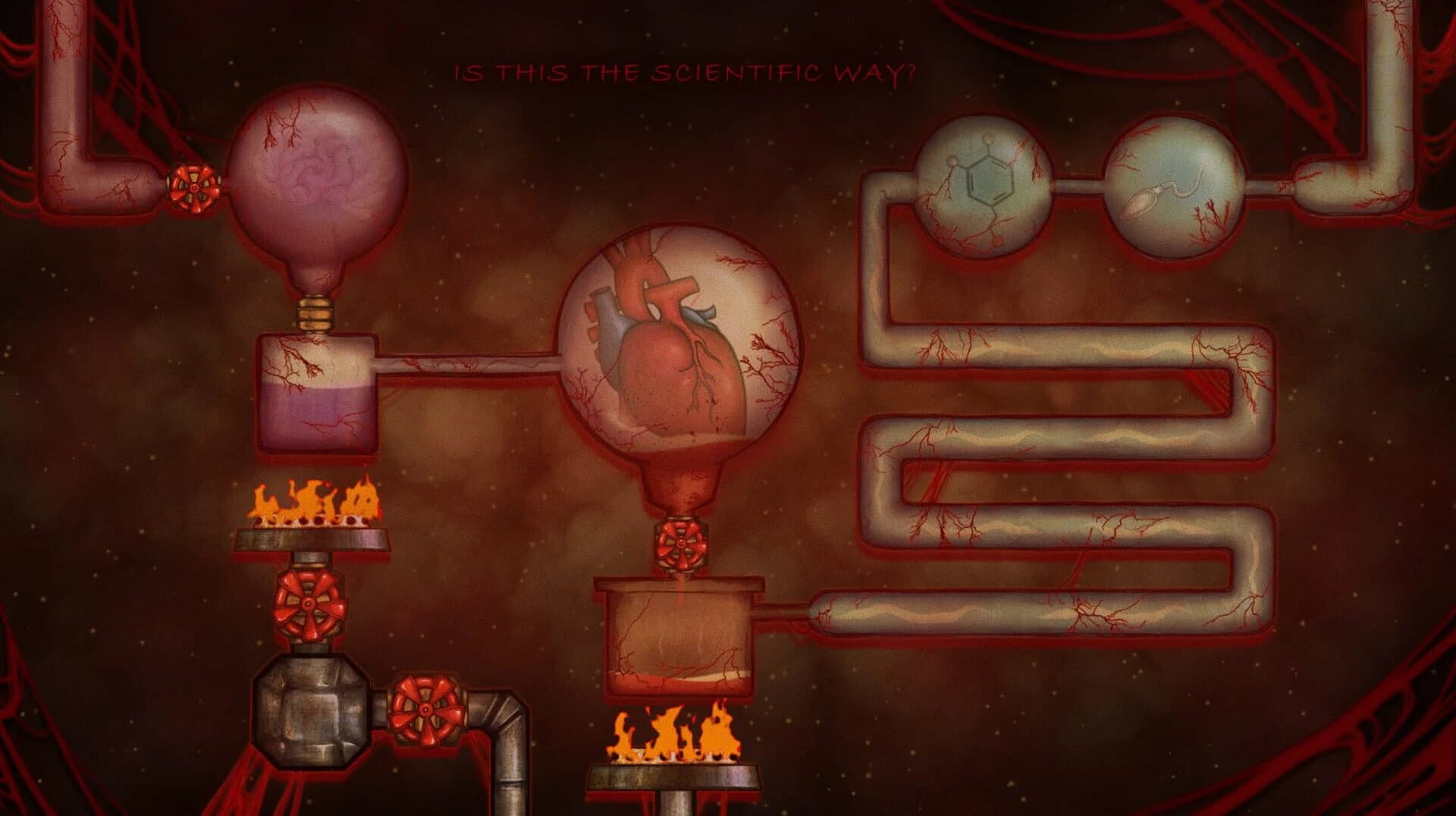Image resolution: width=1456 pixels, height=816 pixels.
Task: Turn the red valve beside the brain flask
Action: coord(194,186)
